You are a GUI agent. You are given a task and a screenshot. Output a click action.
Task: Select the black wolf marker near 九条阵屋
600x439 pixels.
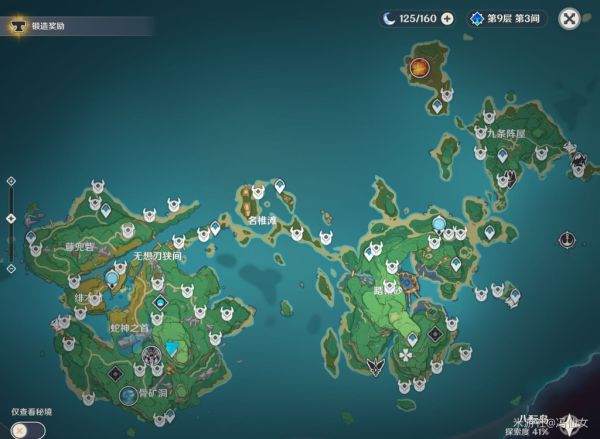pyautogui.click(x=509, y=179)
